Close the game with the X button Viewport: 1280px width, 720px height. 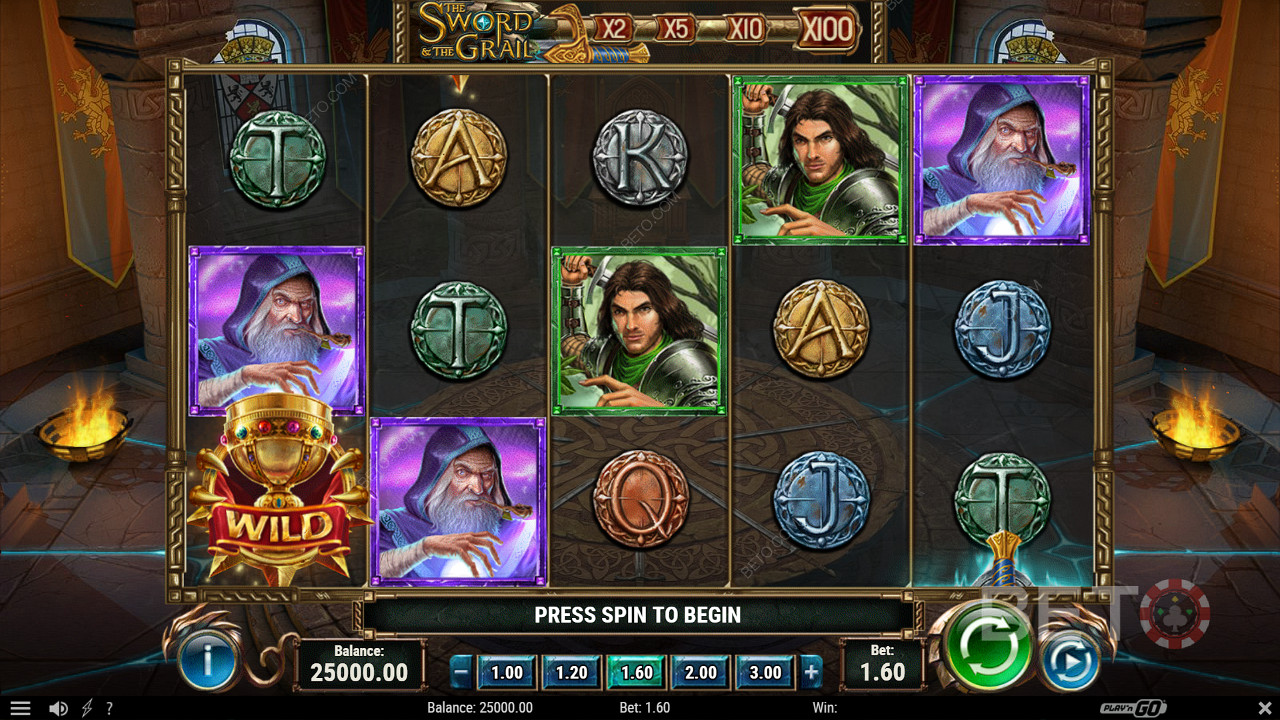click(1258, 708)
